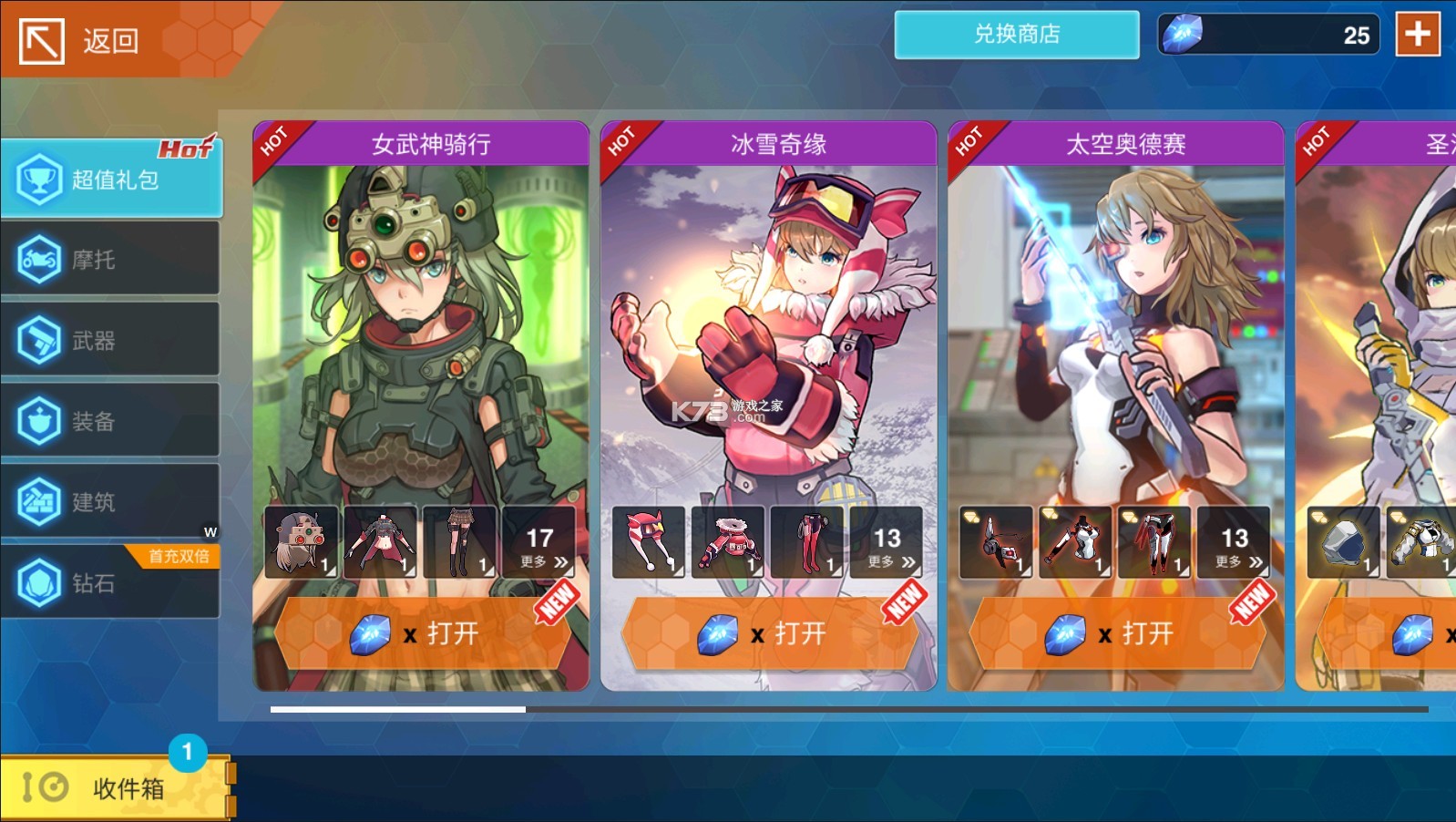Open the 冰雪奇缘 pack with 打开 button
Image resolution: width=1456 pixels, height=822 pixels.
(x=769, y=633)
